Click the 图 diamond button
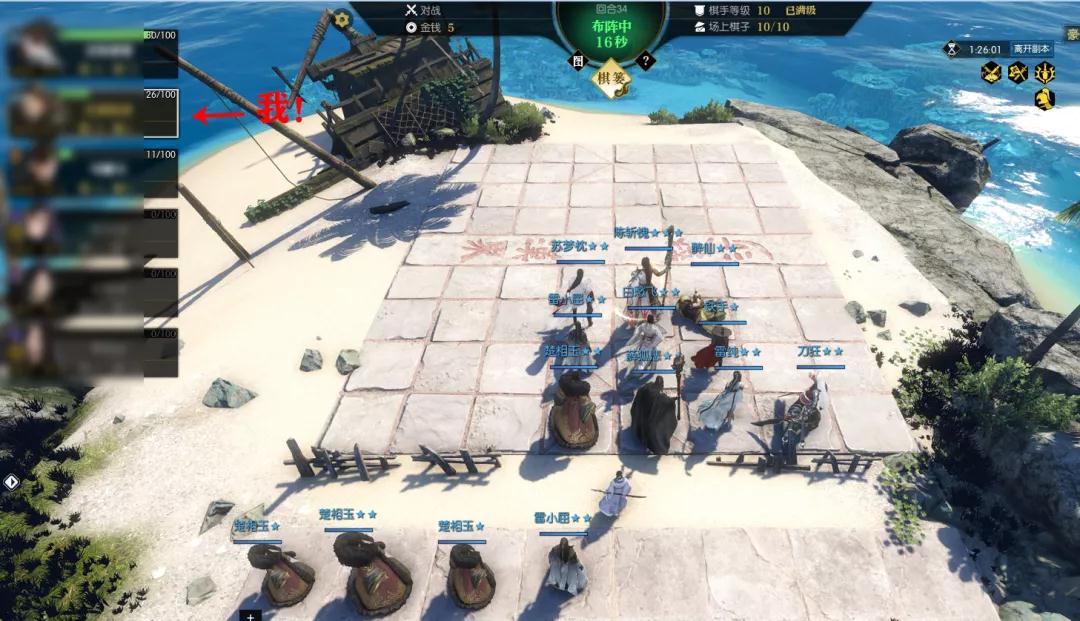The height and width of the screenshot is (621, 1080). 577,60
